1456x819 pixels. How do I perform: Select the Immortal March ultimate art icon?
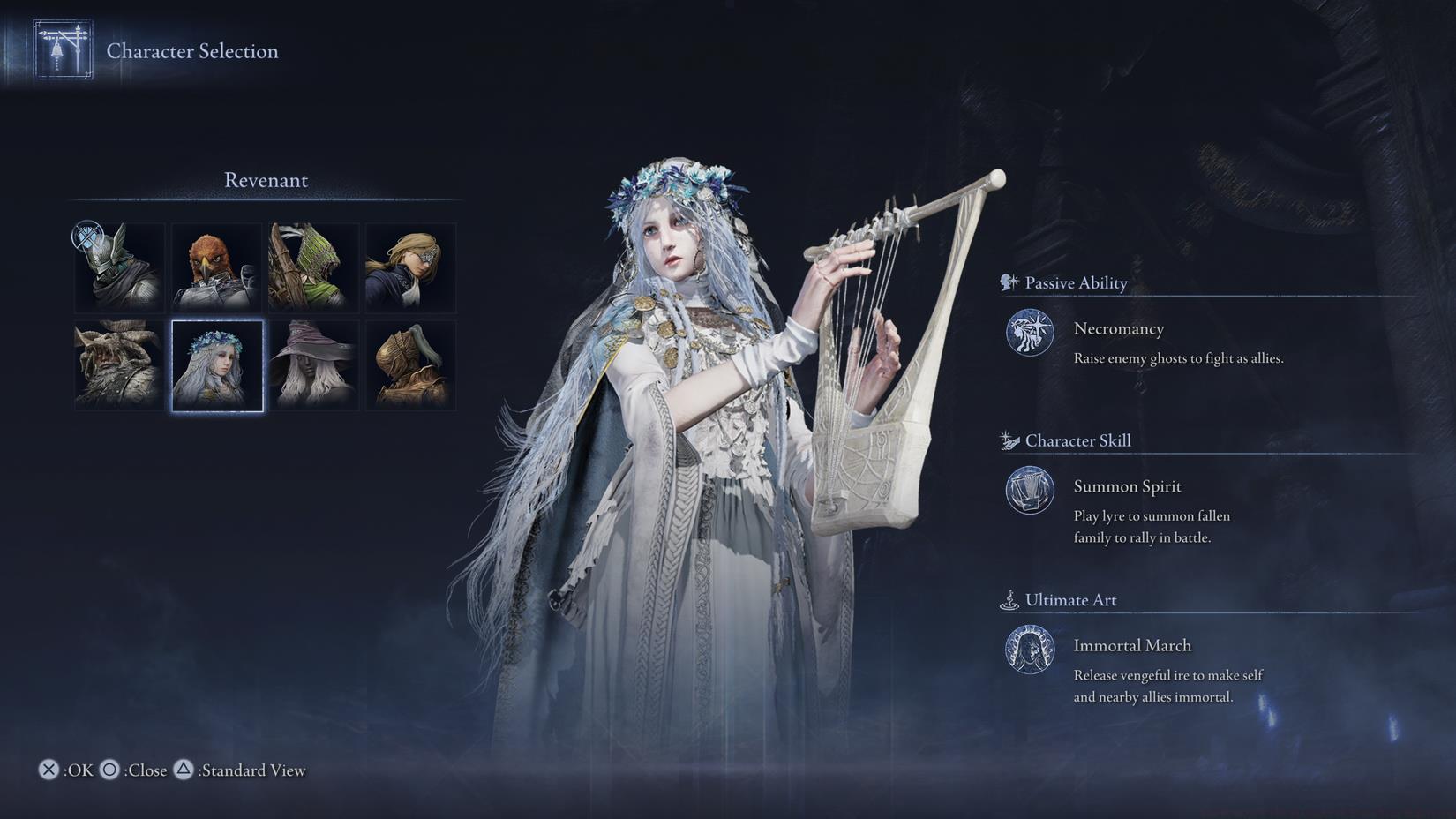pos(1029,650)
